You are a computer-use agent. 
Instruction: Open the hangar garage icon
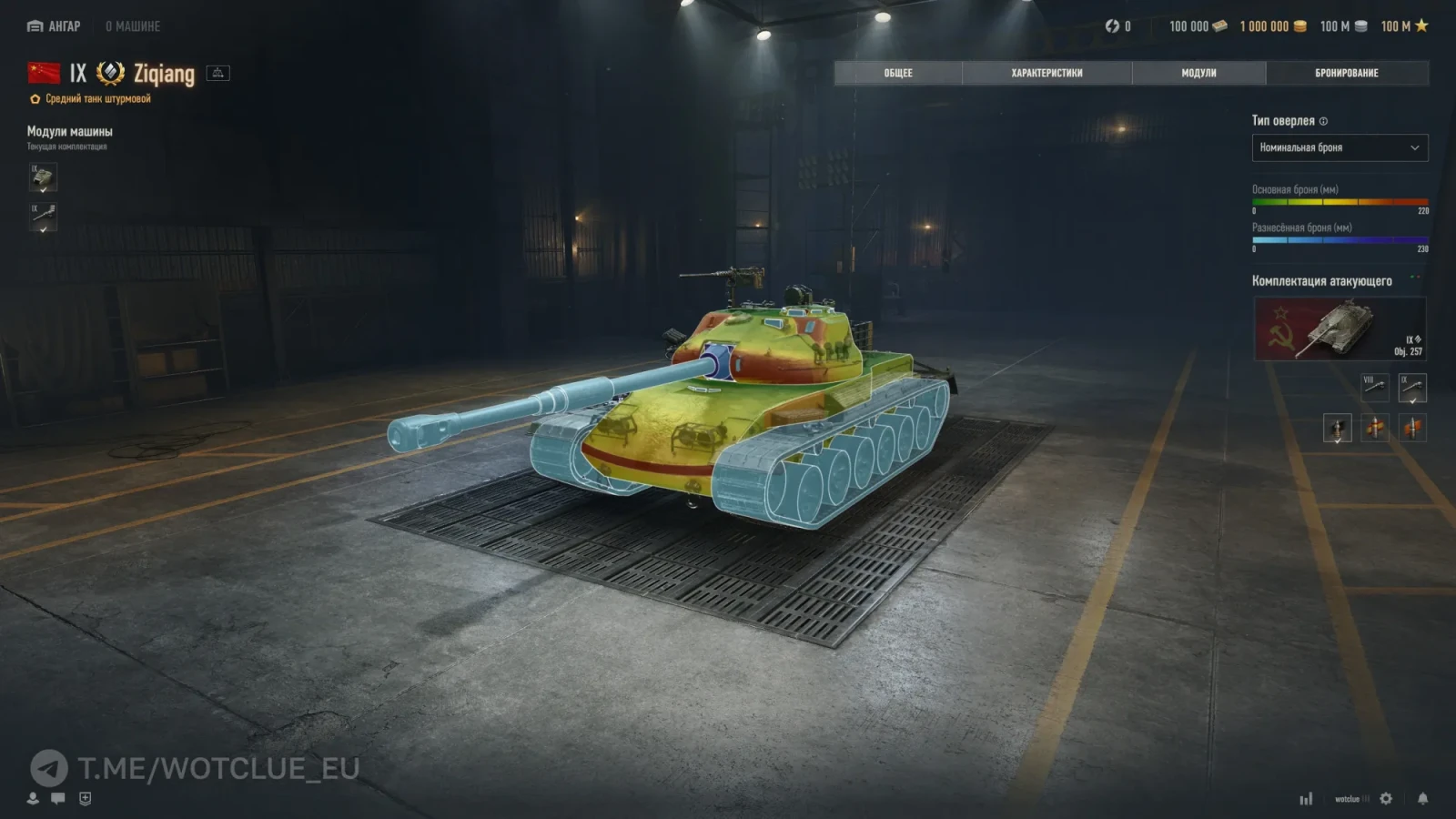coord(33,26)
